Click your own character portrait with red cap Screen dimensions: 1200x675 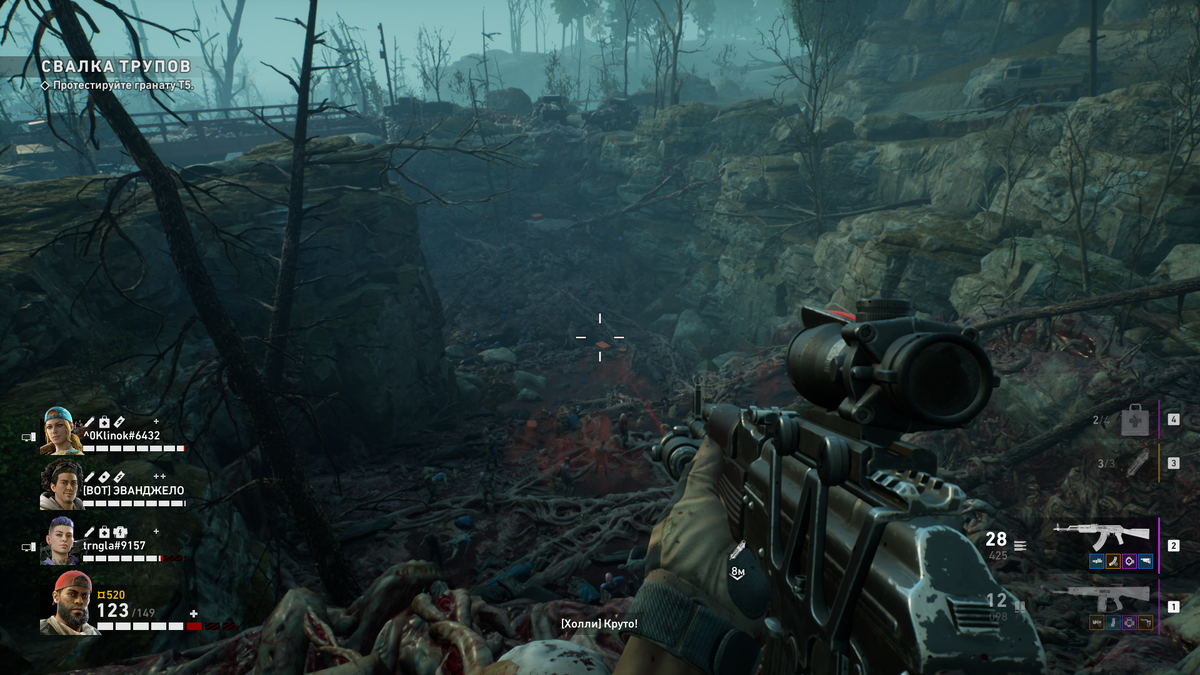click(69, 603)
